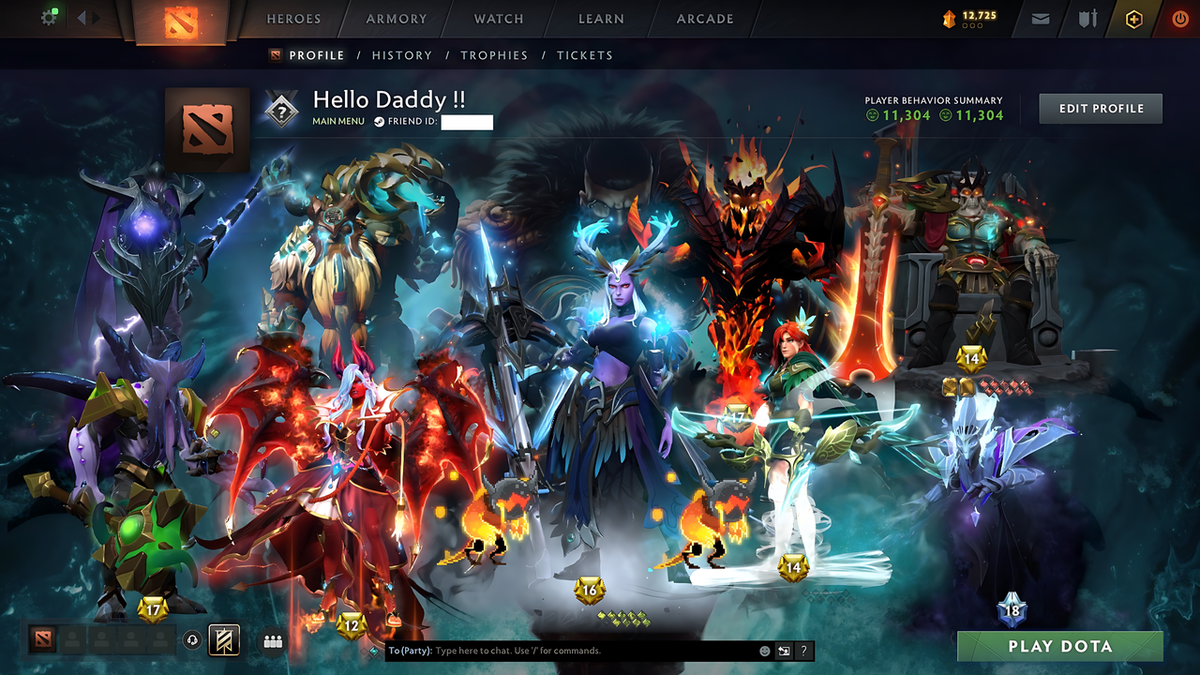This screenshot has width=1200, height=675.
Task: Open the settings gear icon
Action: click(49, 18)
